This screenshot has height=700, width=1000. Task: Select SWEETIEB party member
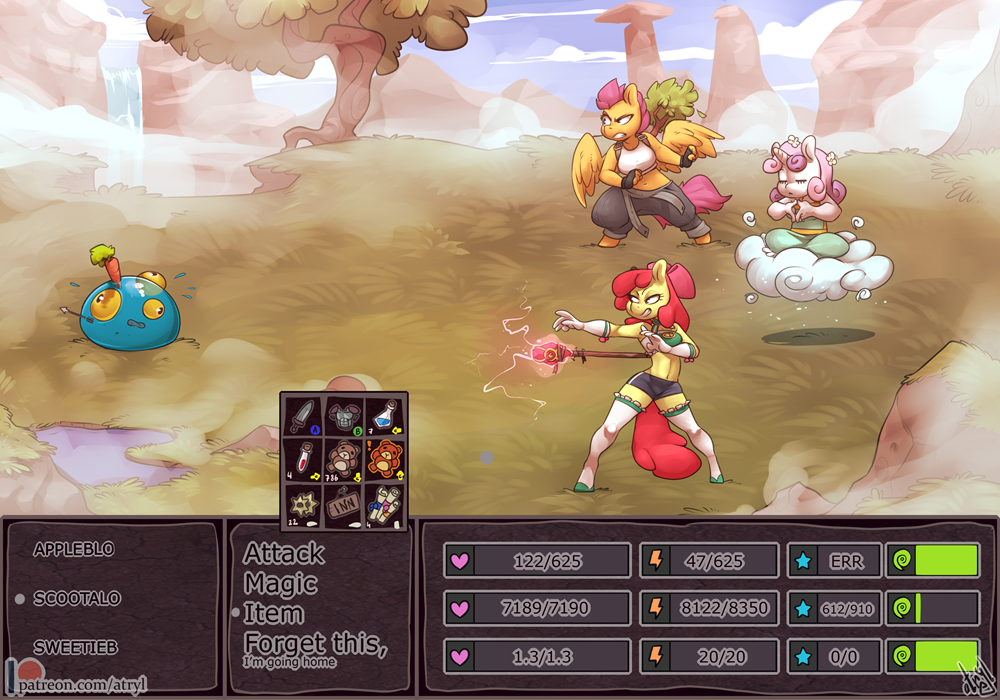75,647
